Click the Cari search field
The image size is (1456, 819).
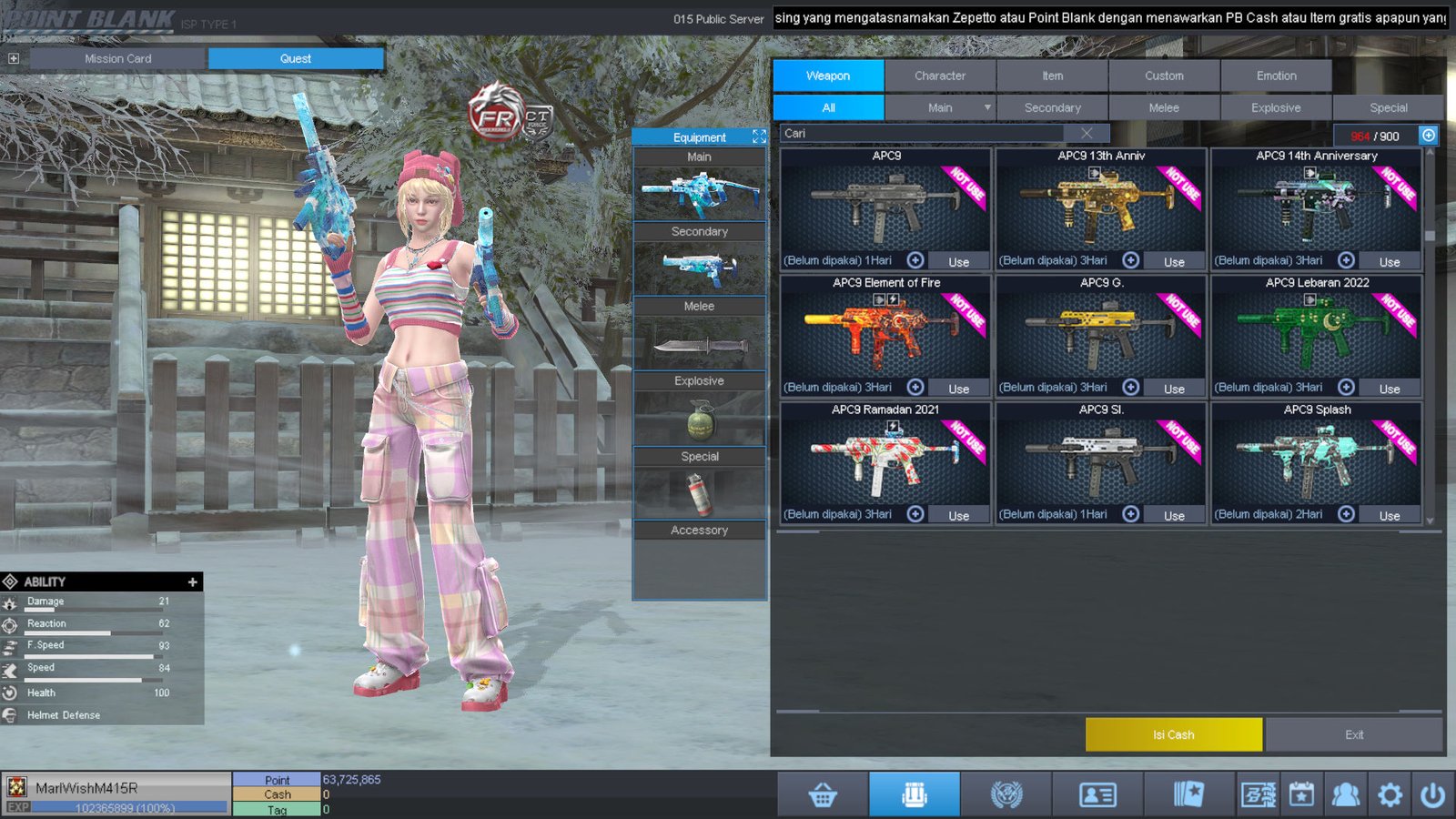(x=919, y=133)
